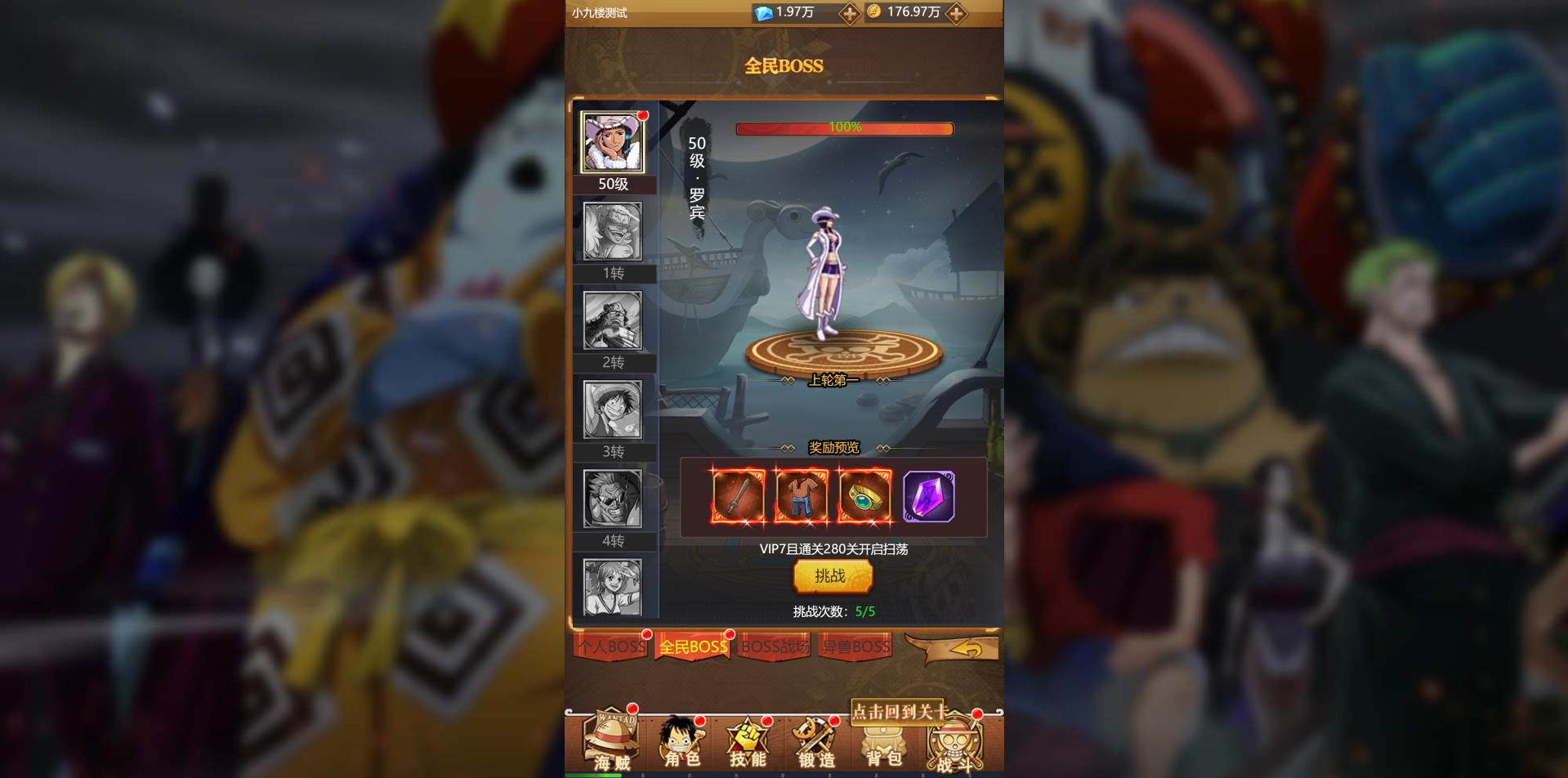Open the BOSS战场 tab
The width and height of the screenshot is (1568, 778).
coord(774,646)
